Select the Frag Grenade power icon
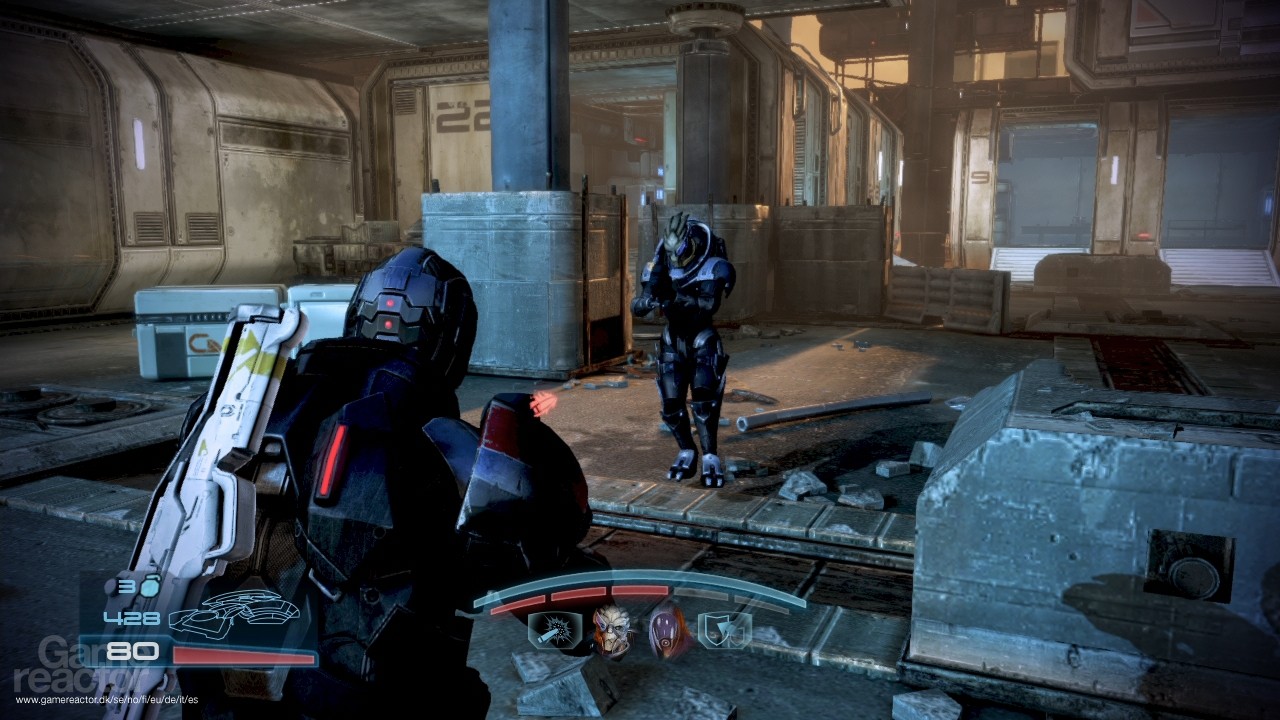This screenshot has width=1280, height=720. coord(552,630)
